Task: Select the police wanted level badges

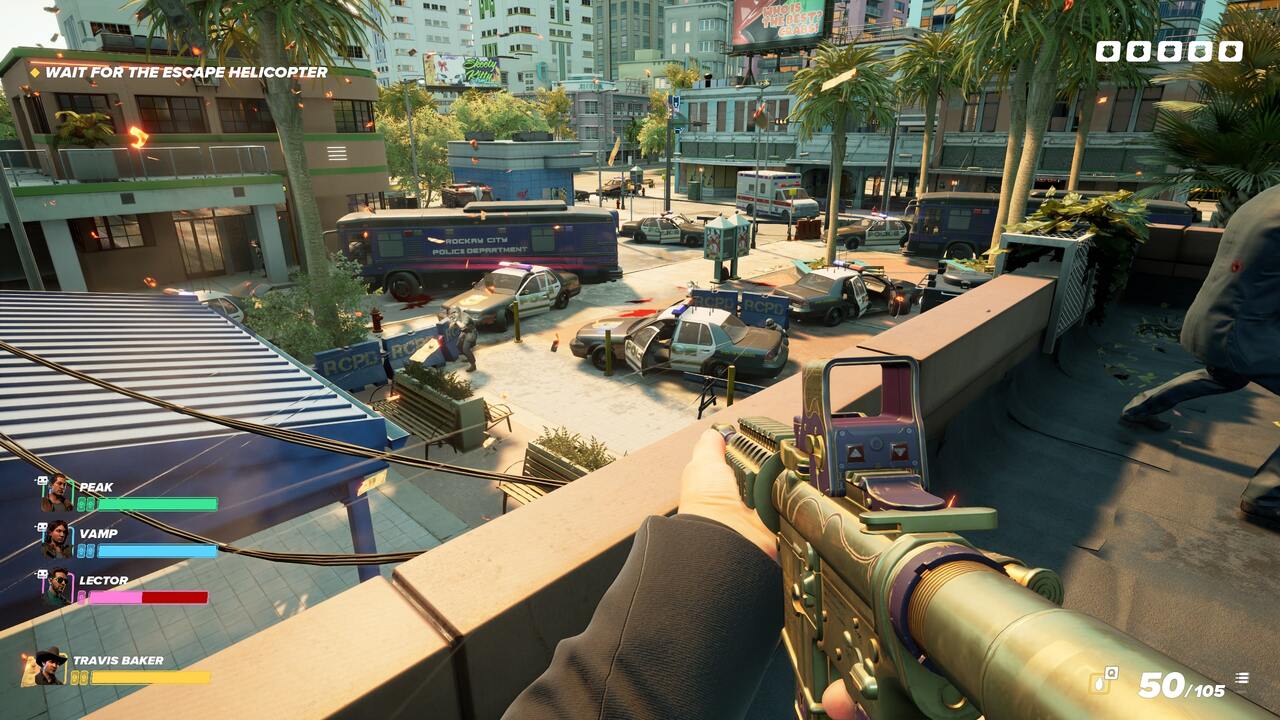Action: click(1169, 51)
